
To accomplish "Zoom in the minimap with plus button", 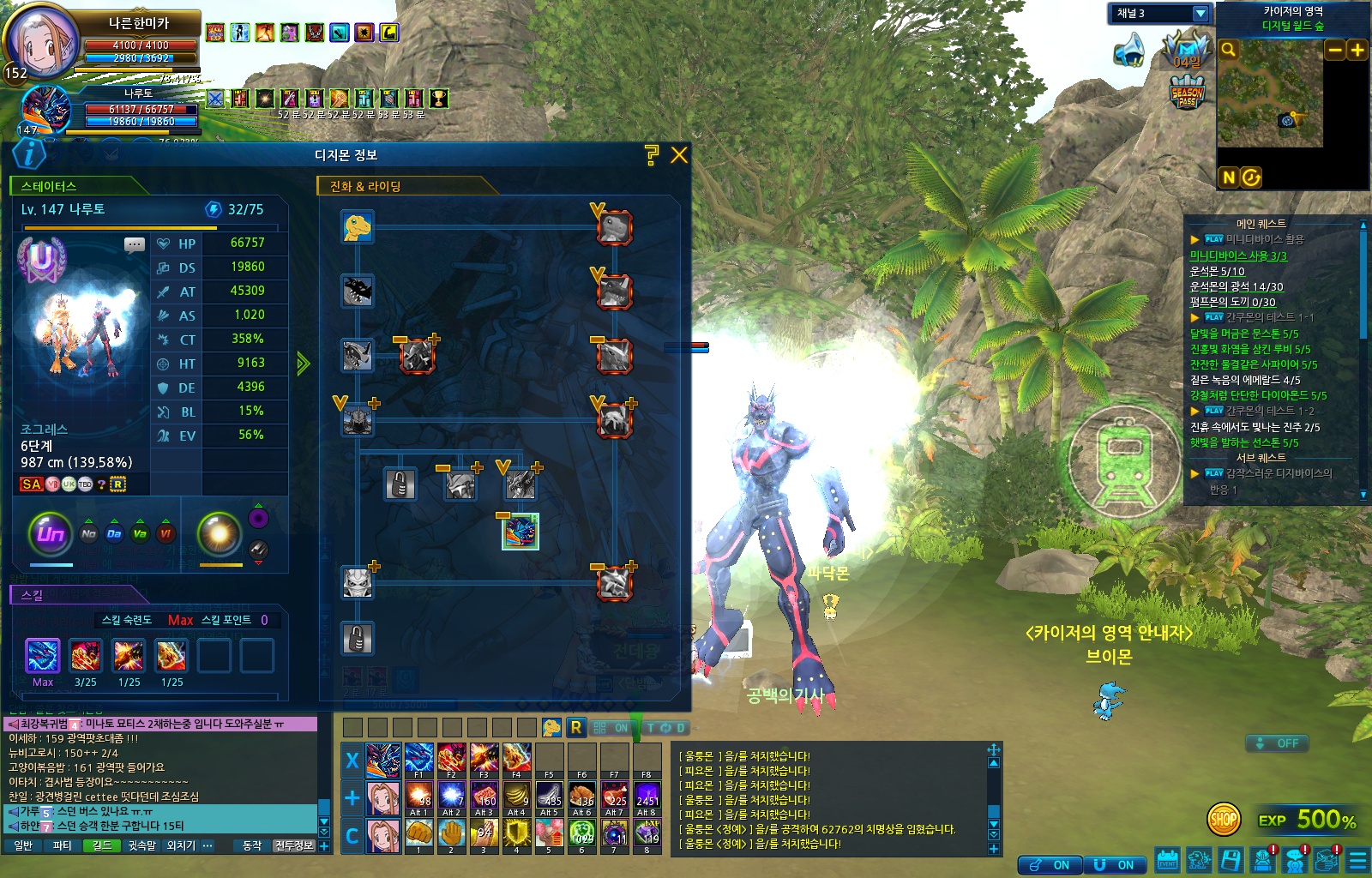I will point(1357,51).
